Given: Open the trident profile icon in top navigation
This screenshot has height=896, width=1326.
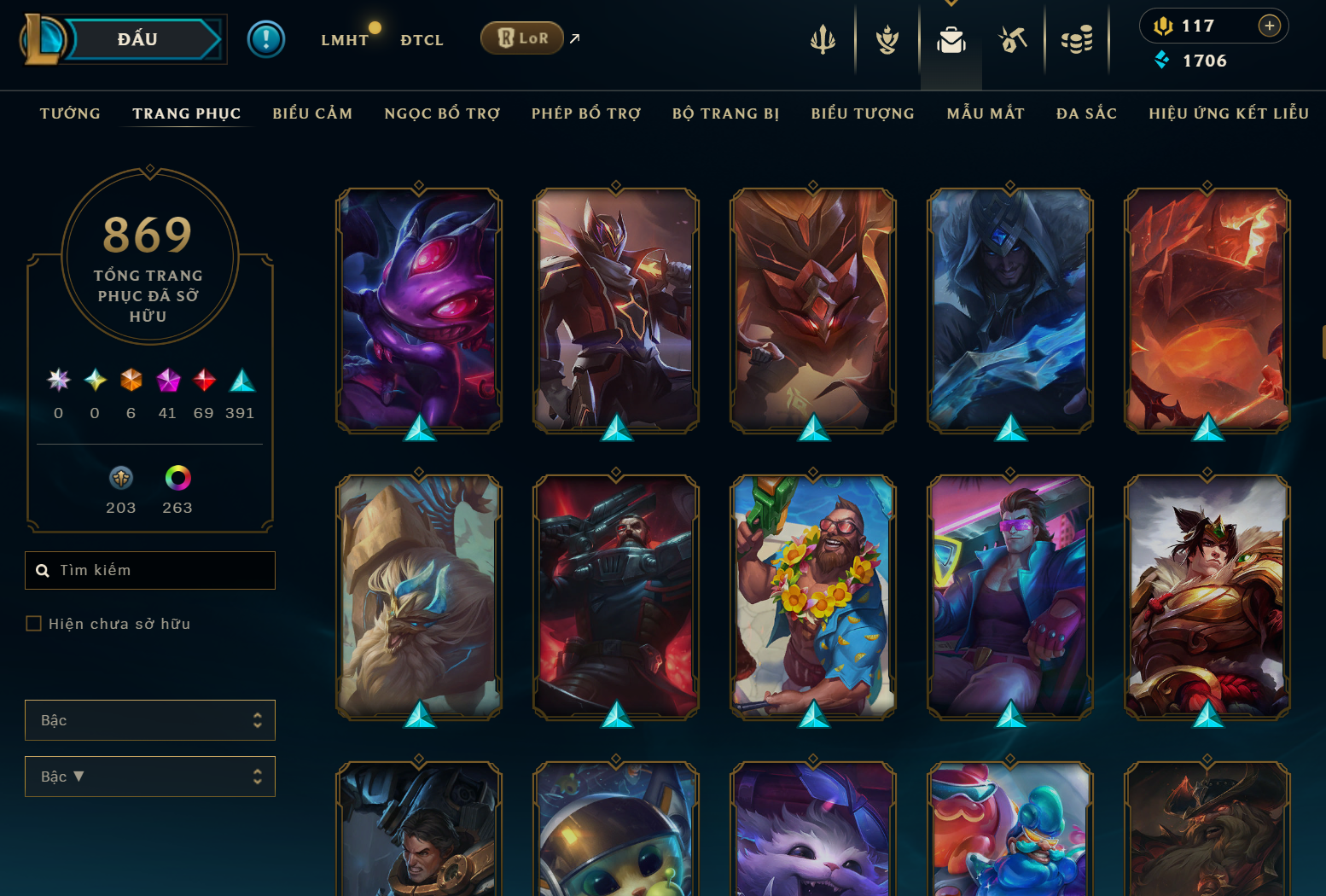Looking at the screenshot, I should [x=822, y=38].
